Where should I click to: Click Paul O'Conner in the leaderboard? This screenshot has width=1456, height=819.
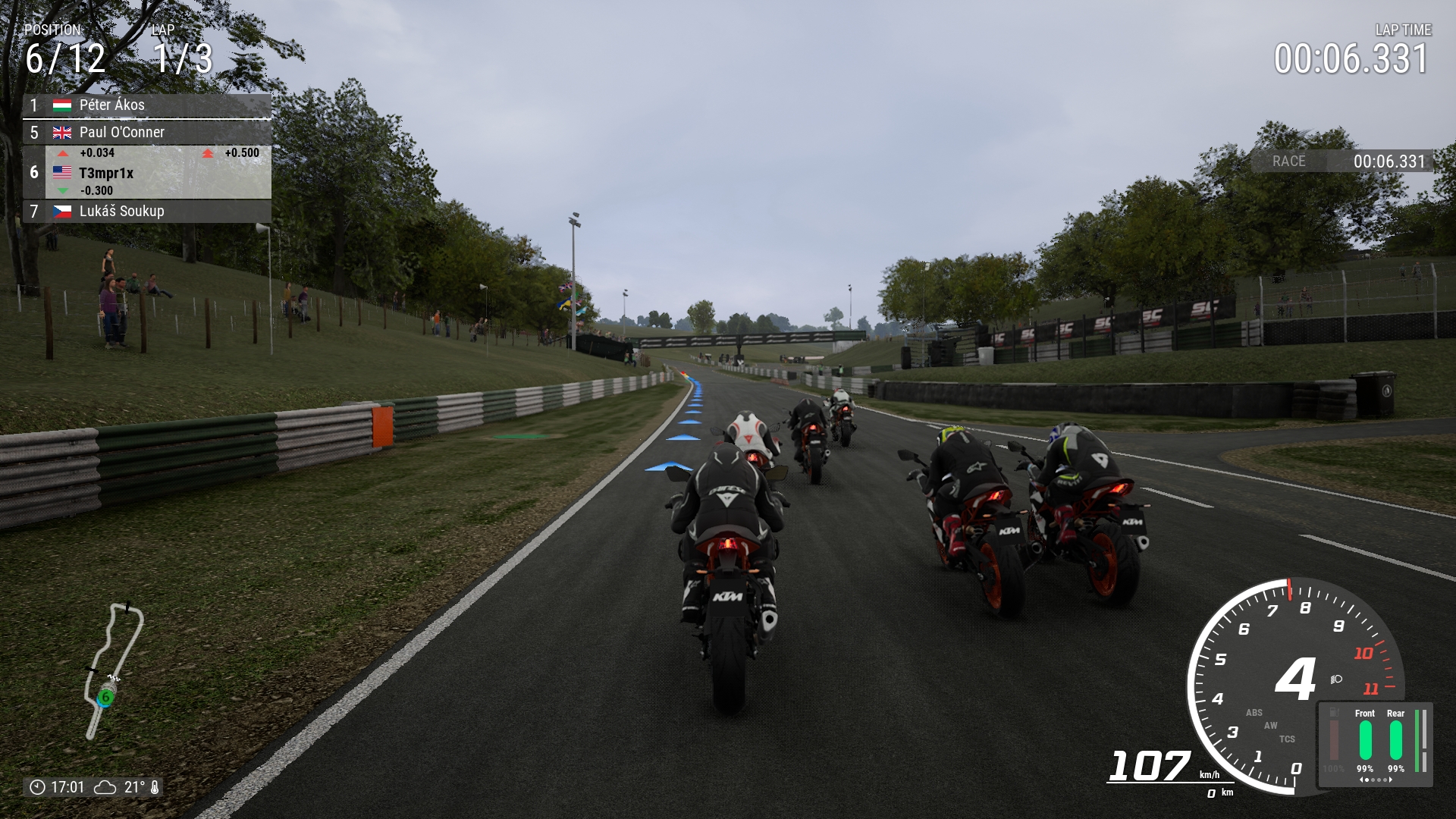(121, 132)
